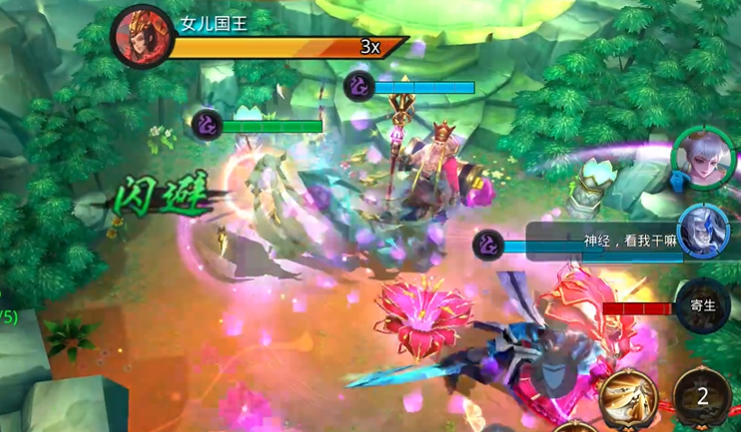Viewport: 741px width, 432px height.
Task: Select the silver-haired teammate portrait
Action: (699, 157)
